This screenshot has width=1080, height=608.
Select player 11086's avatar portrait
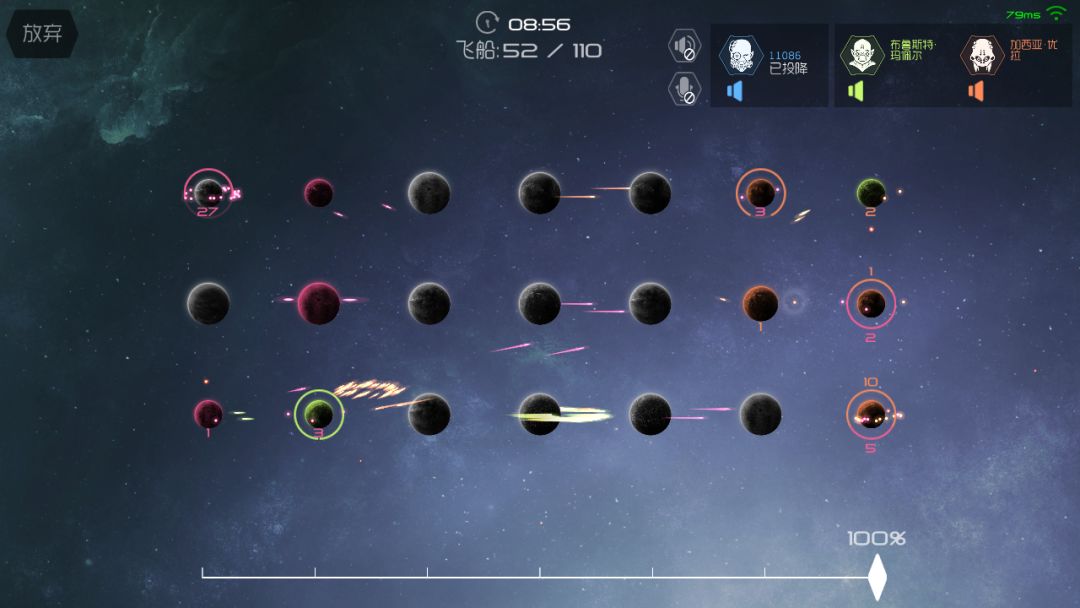pos(741,55)
